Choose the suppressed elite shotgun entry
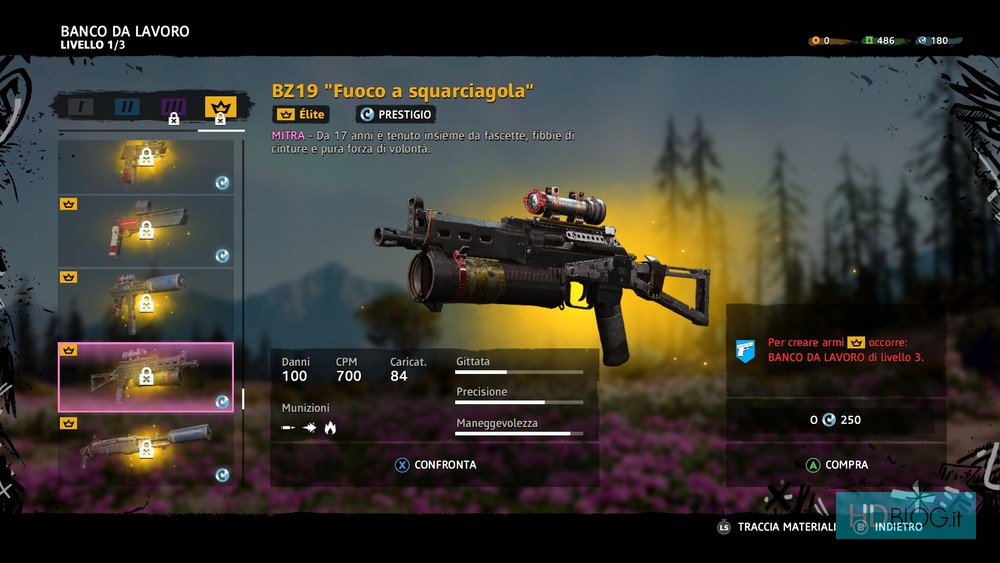The image size is (1000, 563). pos(146,449)
